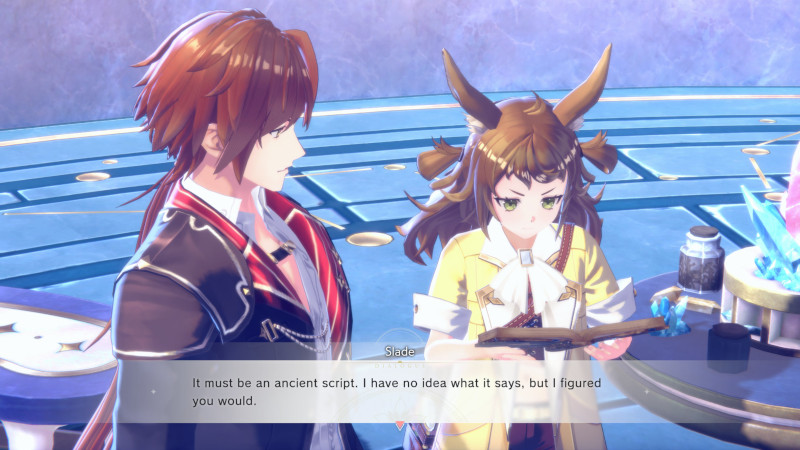Advance dialogue with the orange continue arrow
The image size is (800, 450).
point(400,425)
